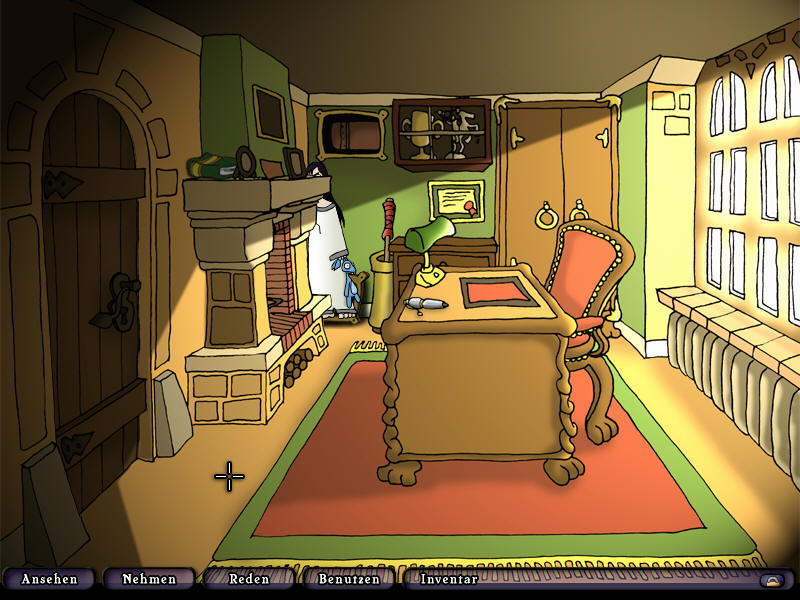
Task: Open the Inventar panel
Action: 449,579
